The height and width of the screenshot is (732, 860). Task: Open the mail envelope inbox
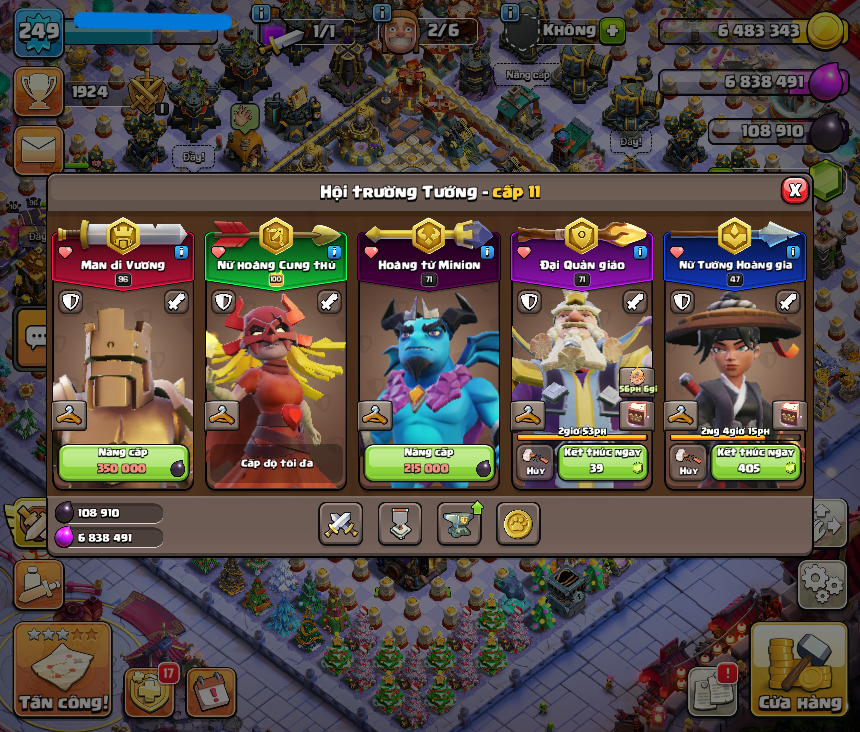point(38,149)
